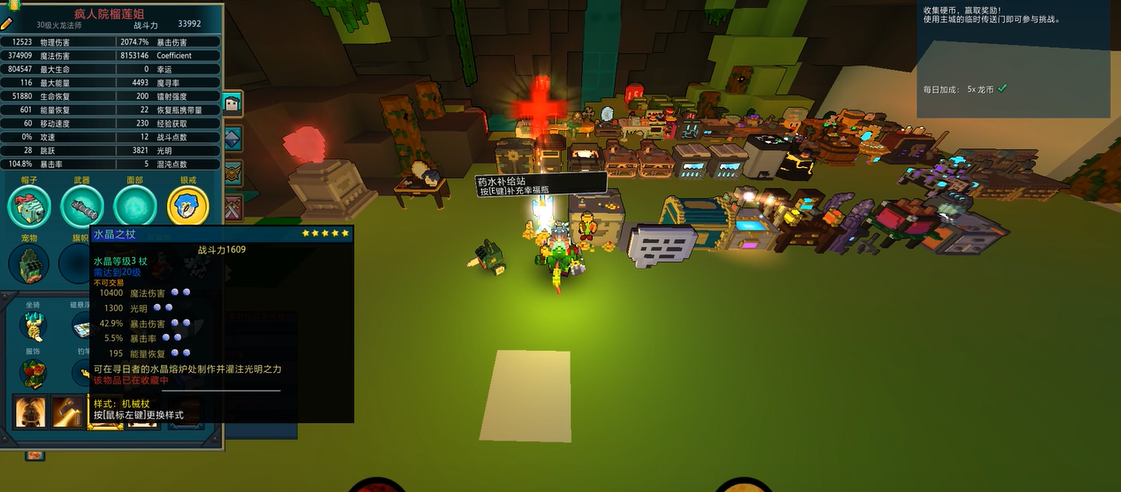This screenshot has height=492, width=1121.
Task: Switch to the crossed swords tab
Action: pos(232,208)
